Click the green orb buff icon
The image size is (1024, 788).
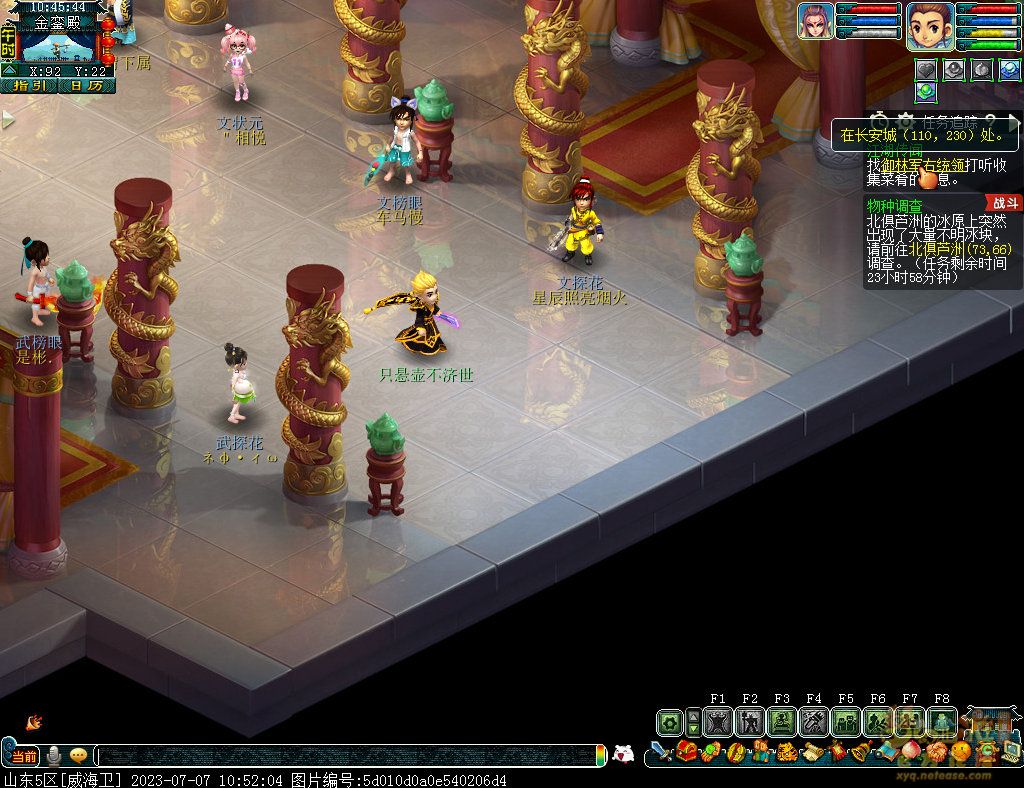point(926,92)
